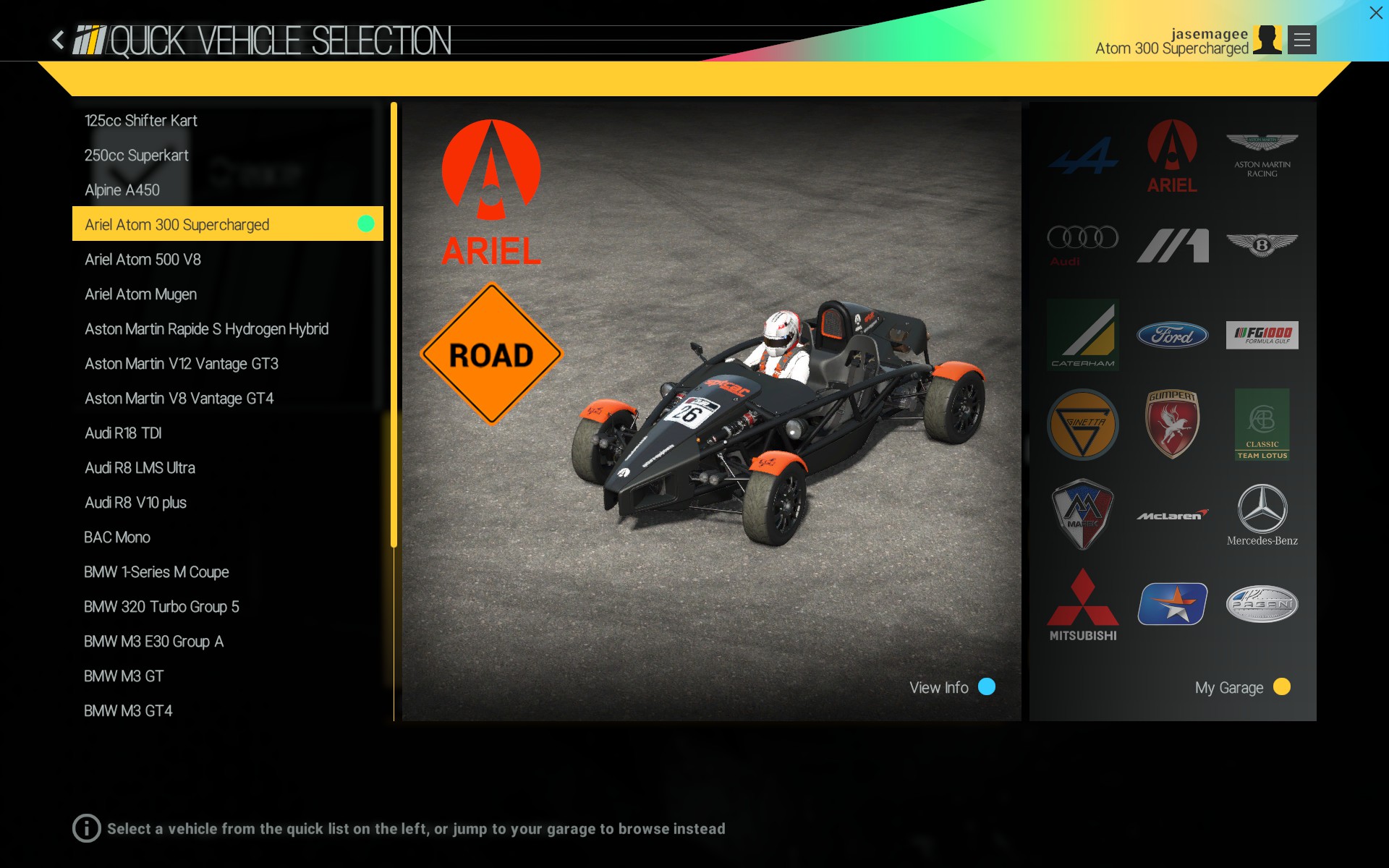Choose the Pagani manufacturer logo

(x=1262, y=605)
